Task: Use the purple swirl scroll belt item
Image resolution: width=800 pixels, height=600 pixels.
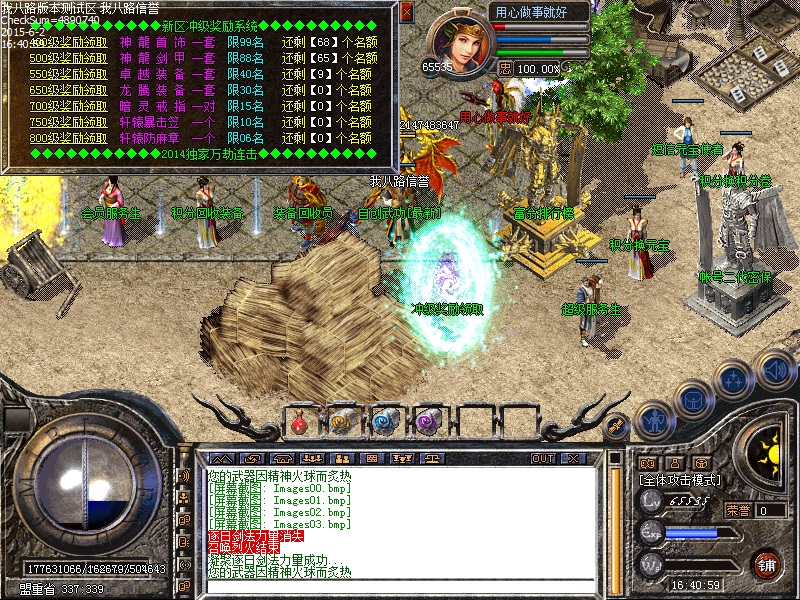Action: tap(428, 422)
